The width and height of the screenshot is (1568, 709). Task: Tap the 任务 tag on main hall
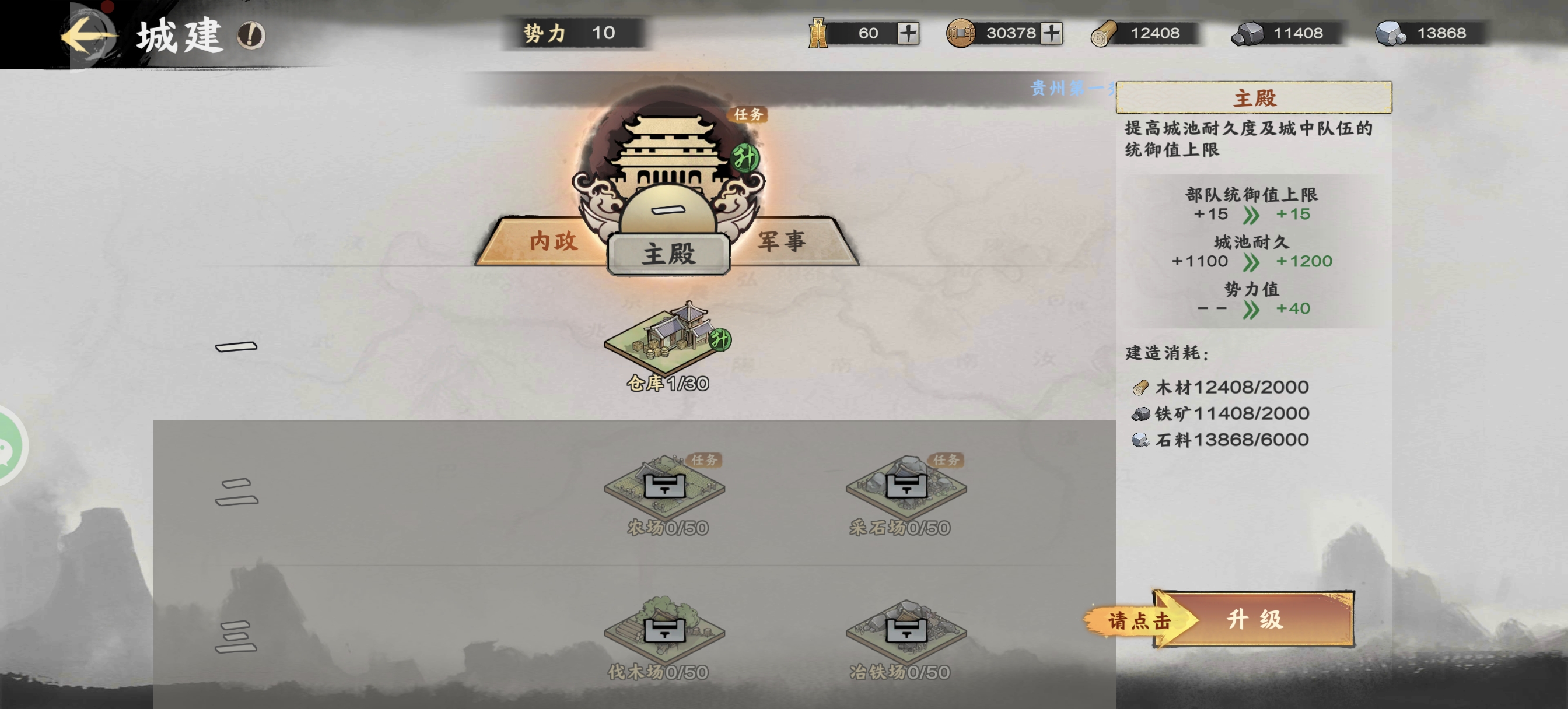point(748,114)
